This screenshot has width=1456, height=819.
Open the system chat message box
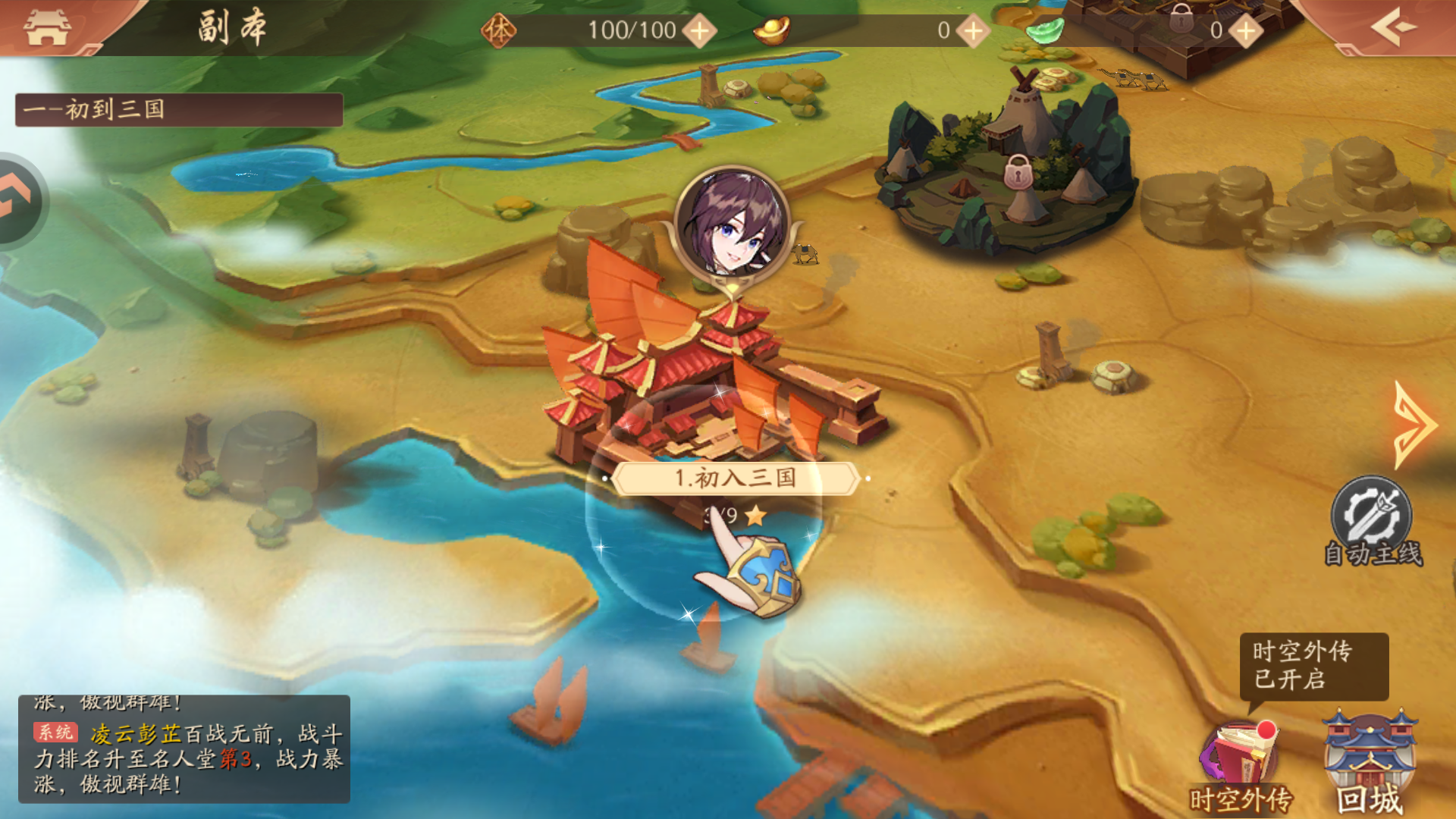[184, 748]
